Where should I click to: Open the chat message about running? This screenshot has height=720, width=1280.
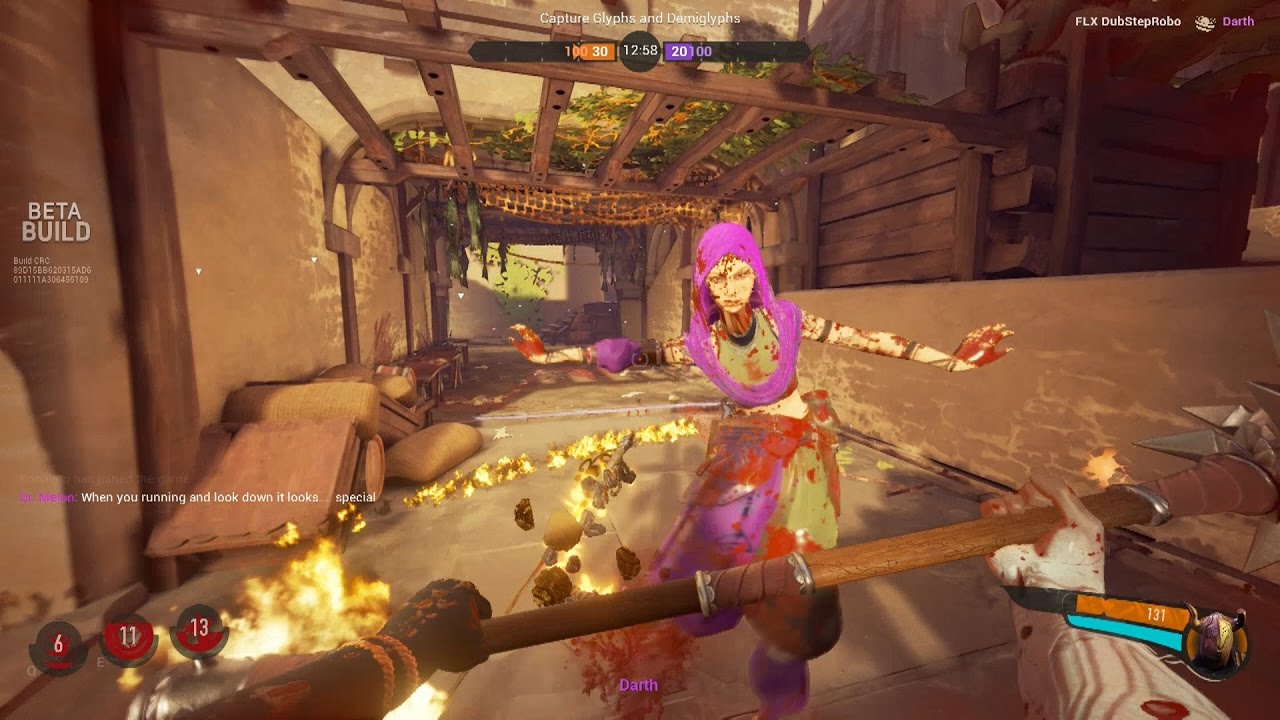click(198, 497)
